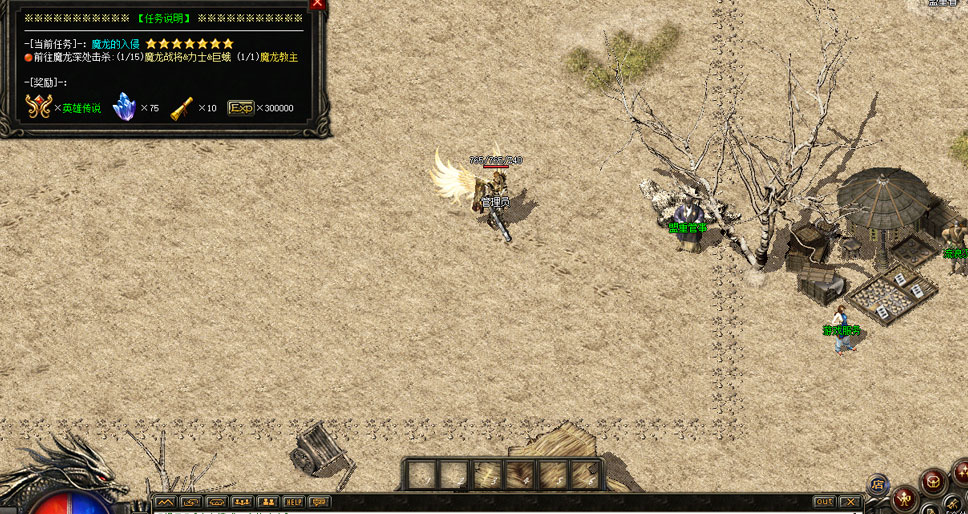Click the Exp reward icon
Image resolution: width=968 pixels, height=514 pixels.
(240, 107)
